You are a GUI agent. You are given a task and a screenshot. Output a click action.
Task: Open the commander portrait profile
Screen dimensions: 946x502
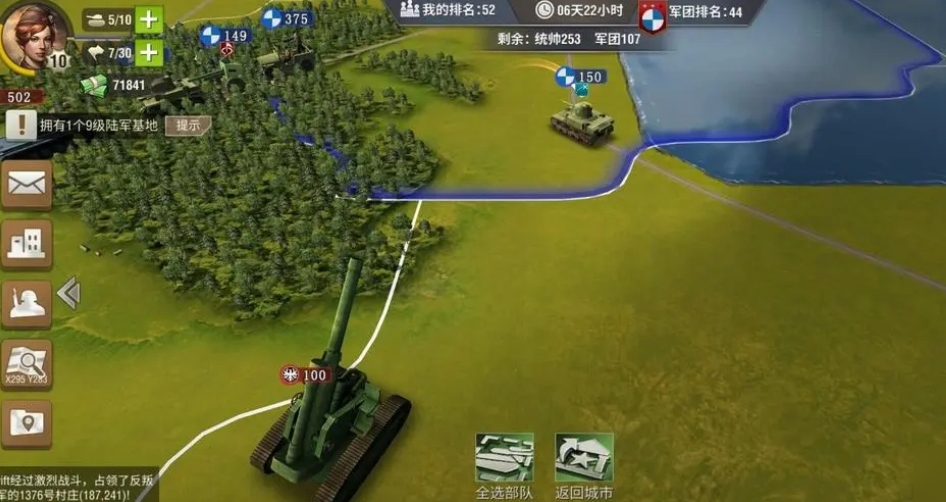(34, 36)
